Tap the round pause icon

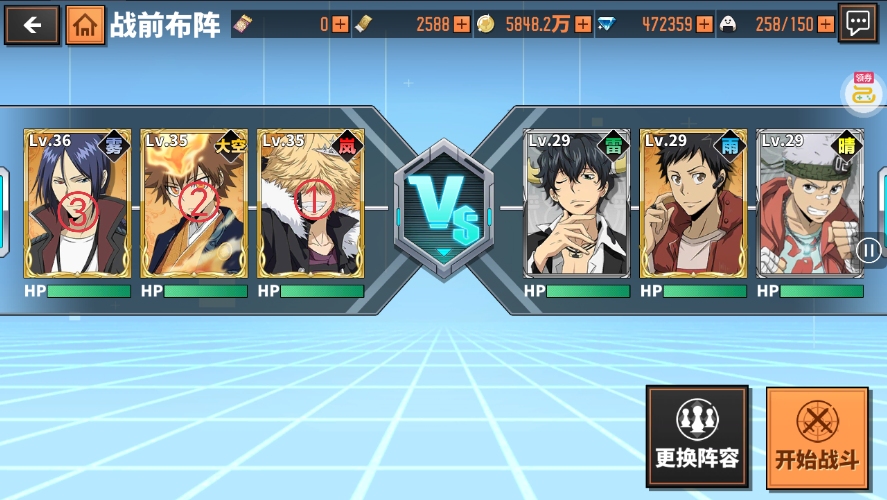point(869,250)
